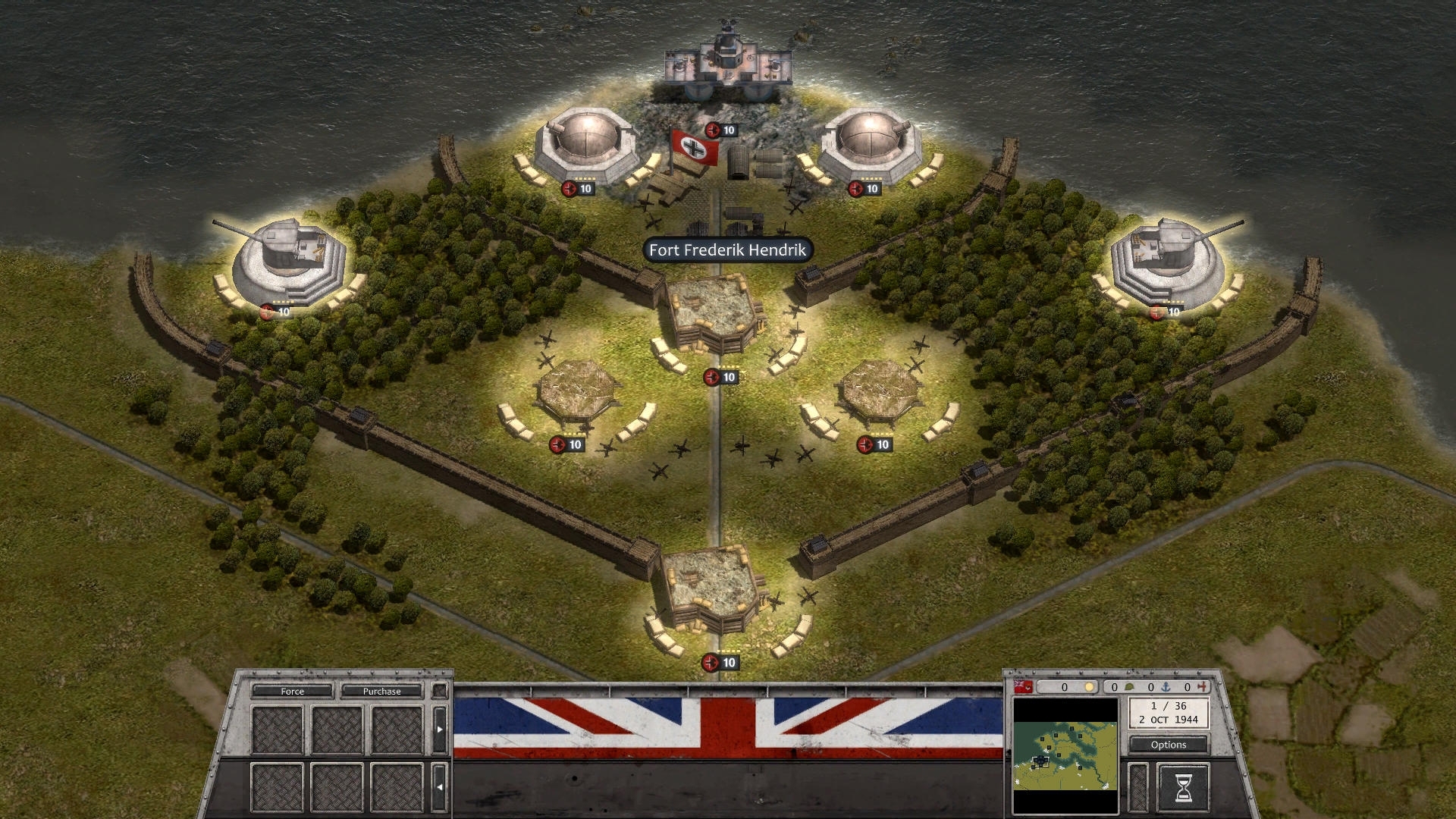
Task: Click the gold coin resource icon
Action: (x=1090, y=688)
